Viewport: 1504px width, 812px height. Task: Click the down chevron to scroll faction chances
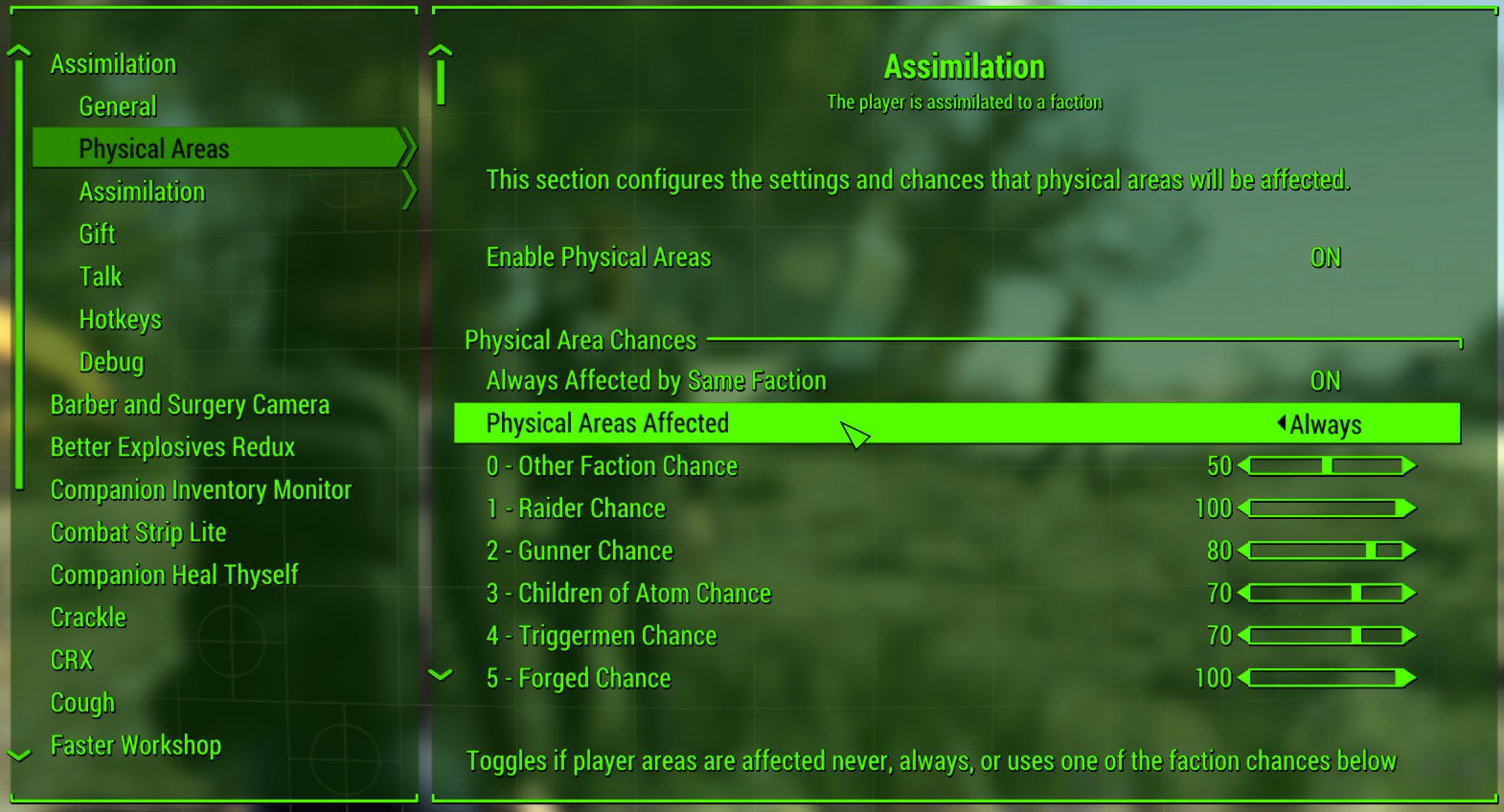pos(442,673)
